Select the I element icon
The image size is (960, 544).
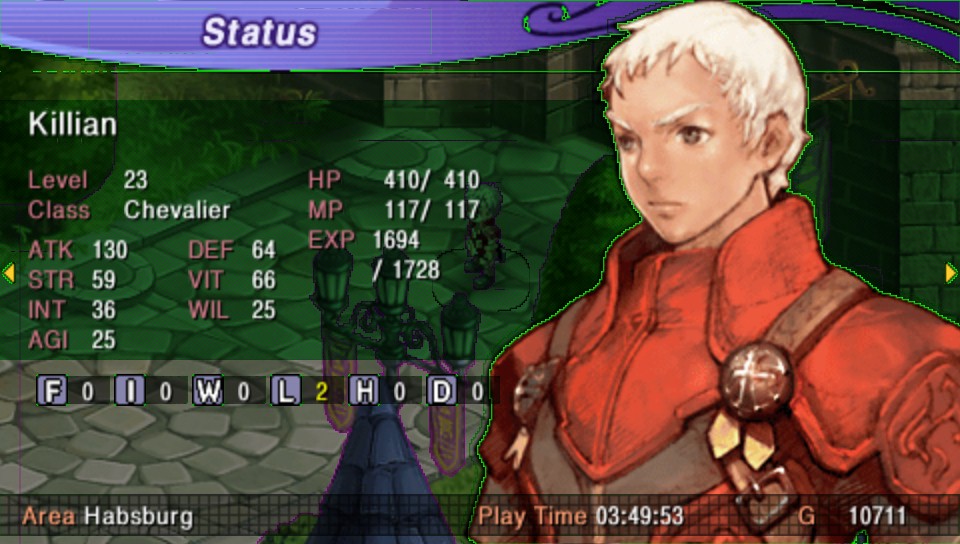130,391
